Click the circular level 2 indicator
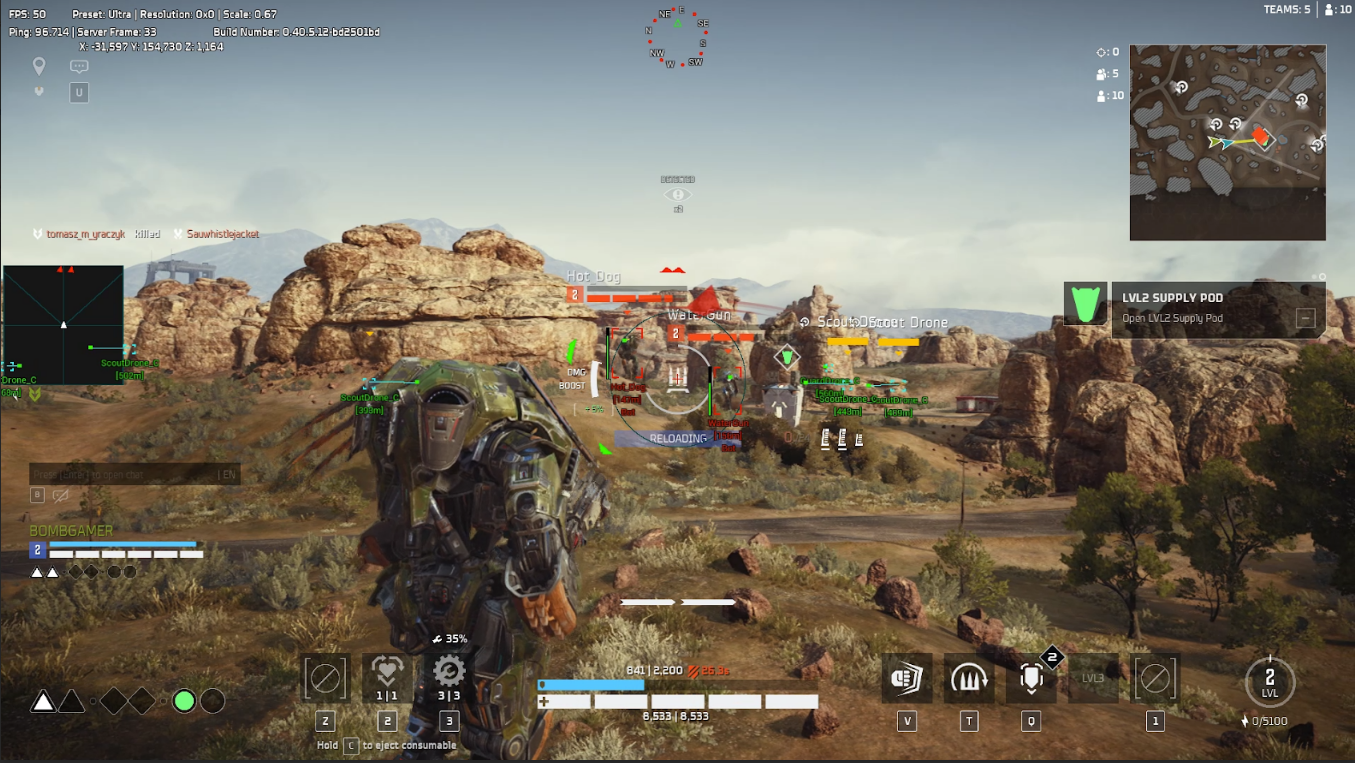The height and width of the screenshot is (763, 1355). point(1270,682)
